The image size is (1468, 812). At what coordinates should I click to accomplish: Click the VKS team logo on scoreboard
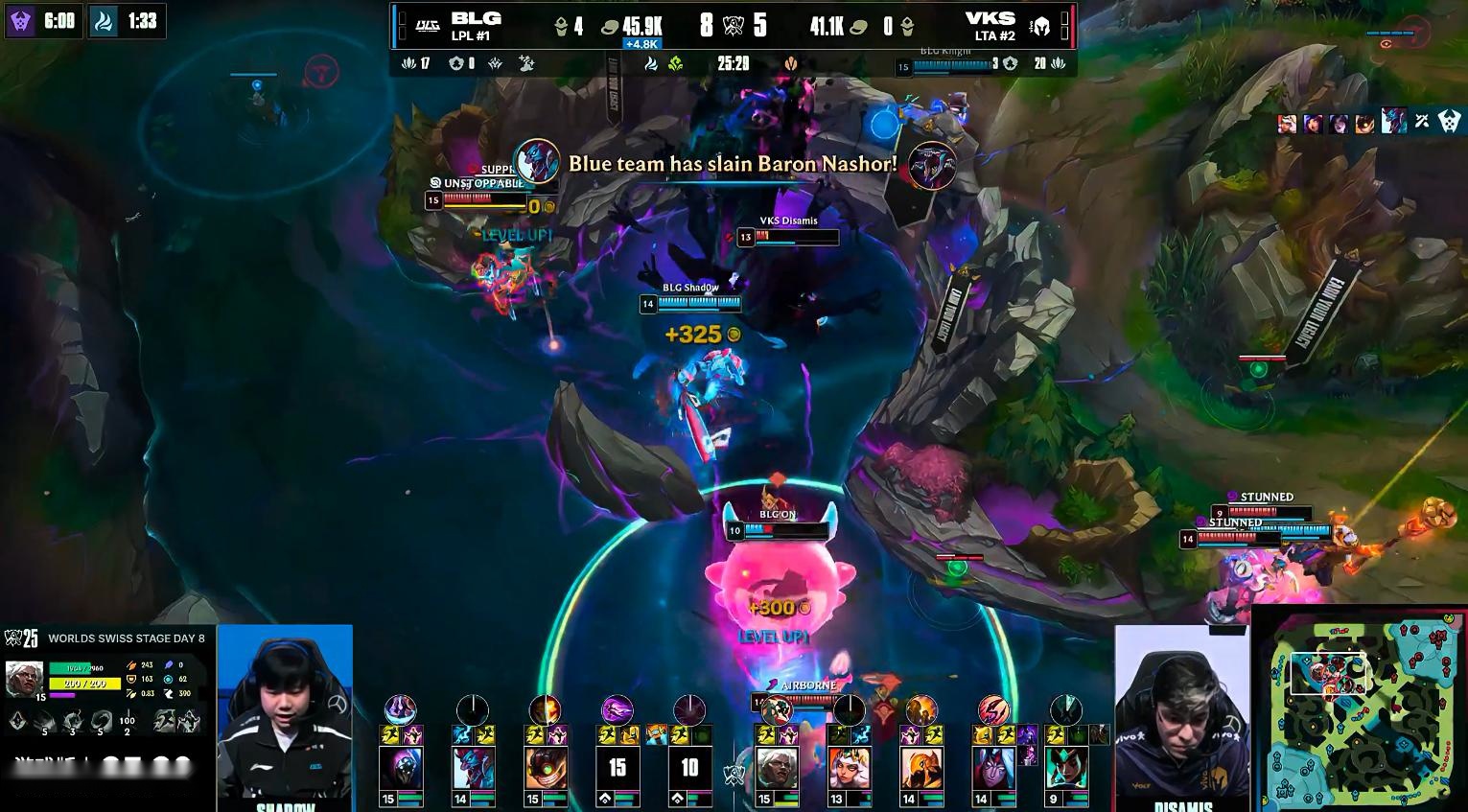[1041, 25]
